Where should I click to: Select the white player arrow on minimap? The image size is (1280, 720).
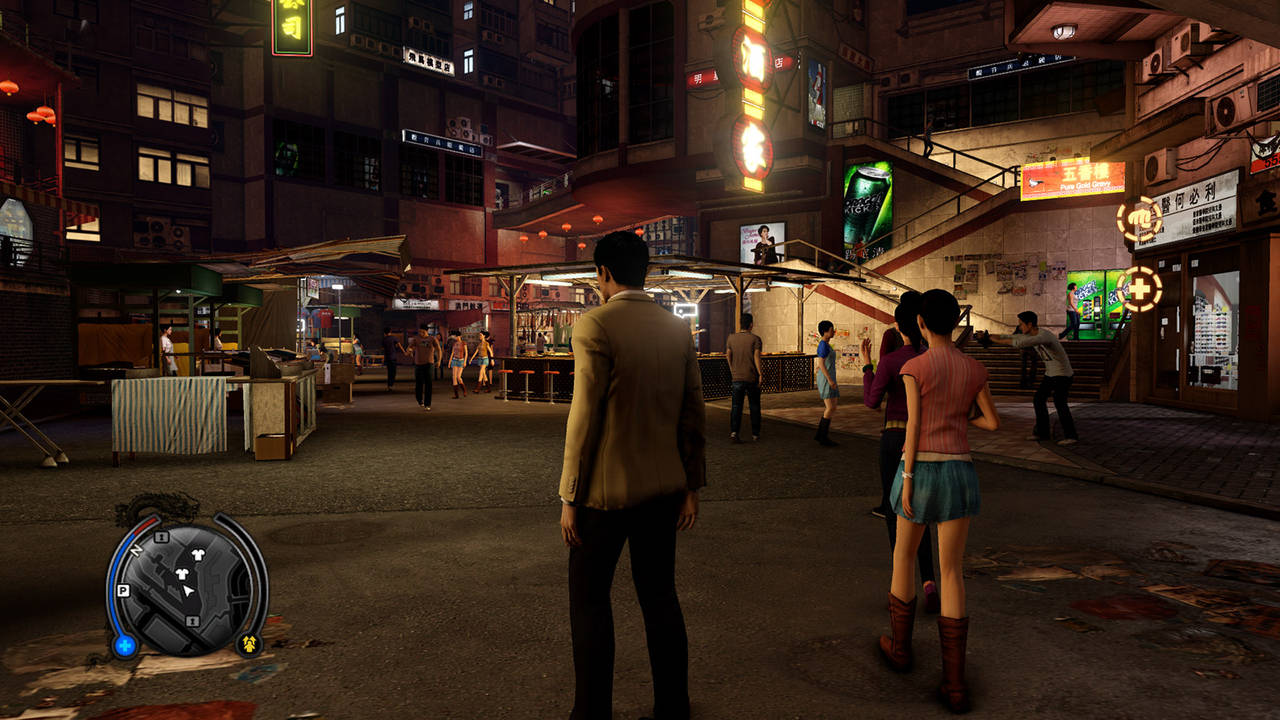(188, 592)
